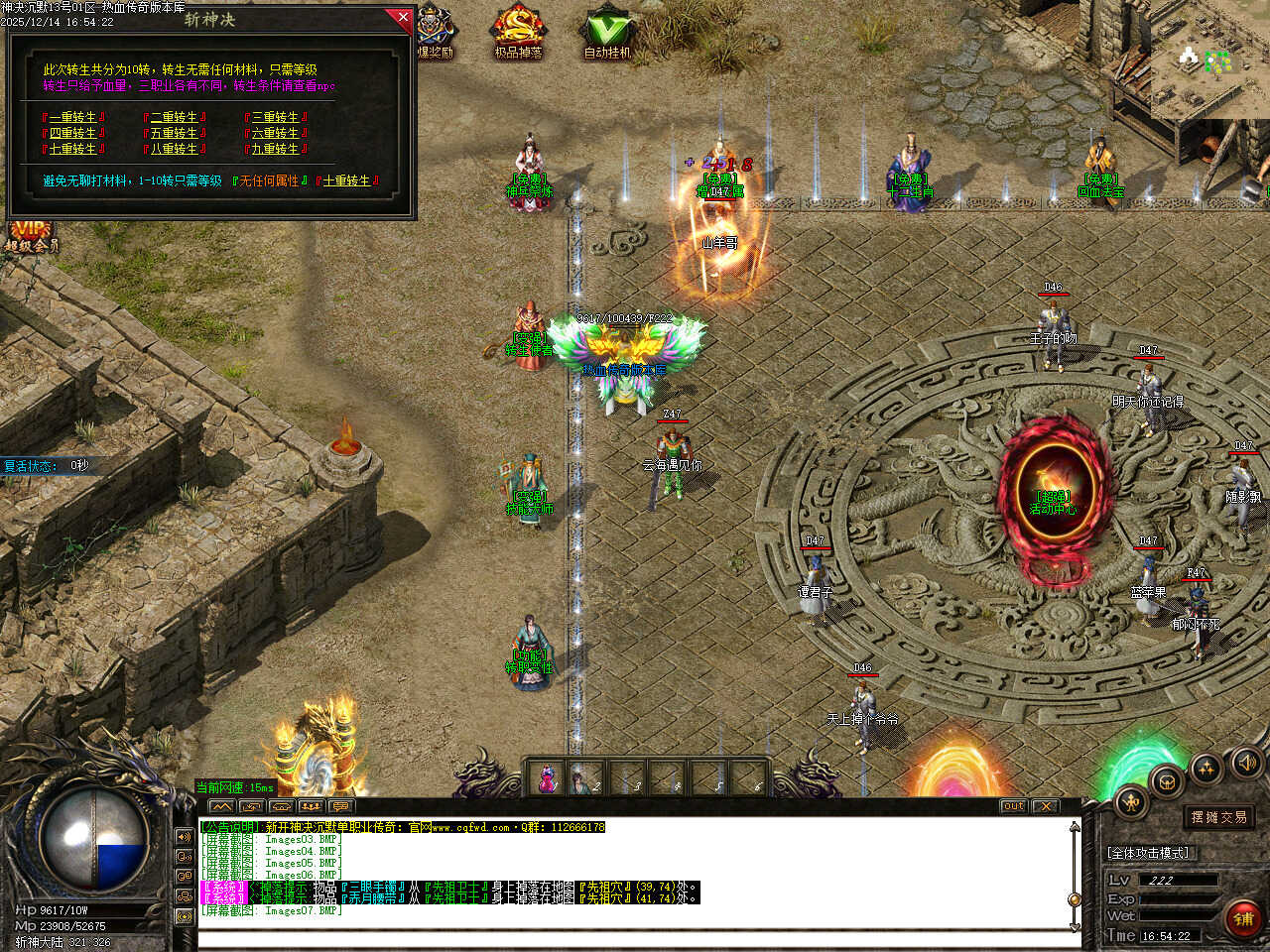Image resolution: width=1270 pixels, height=952 pixels.
Task: Choose 五重转生 in the rebirth list
Action: pyautogui.click(x=175, y=133)
